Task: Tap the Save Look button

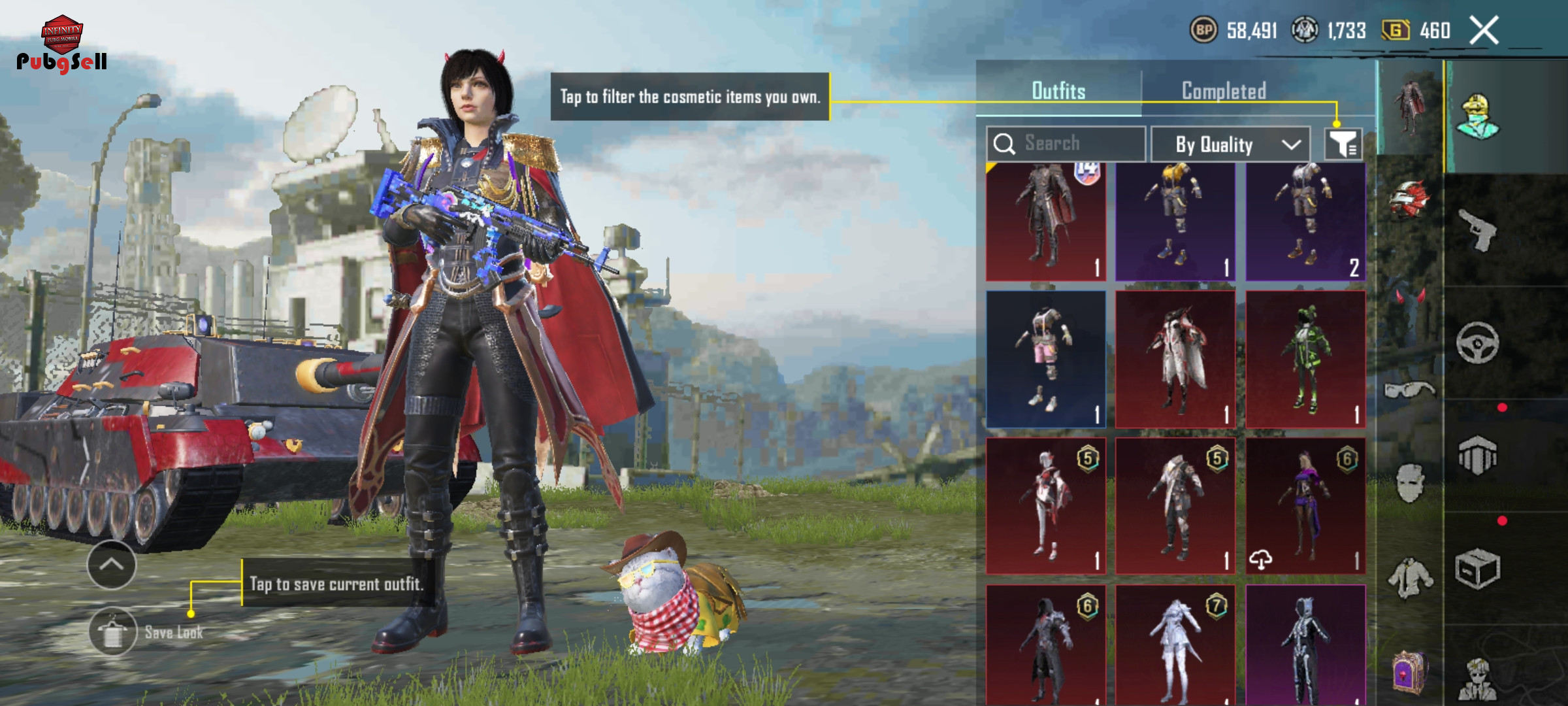Action: [x=114, y=631]
